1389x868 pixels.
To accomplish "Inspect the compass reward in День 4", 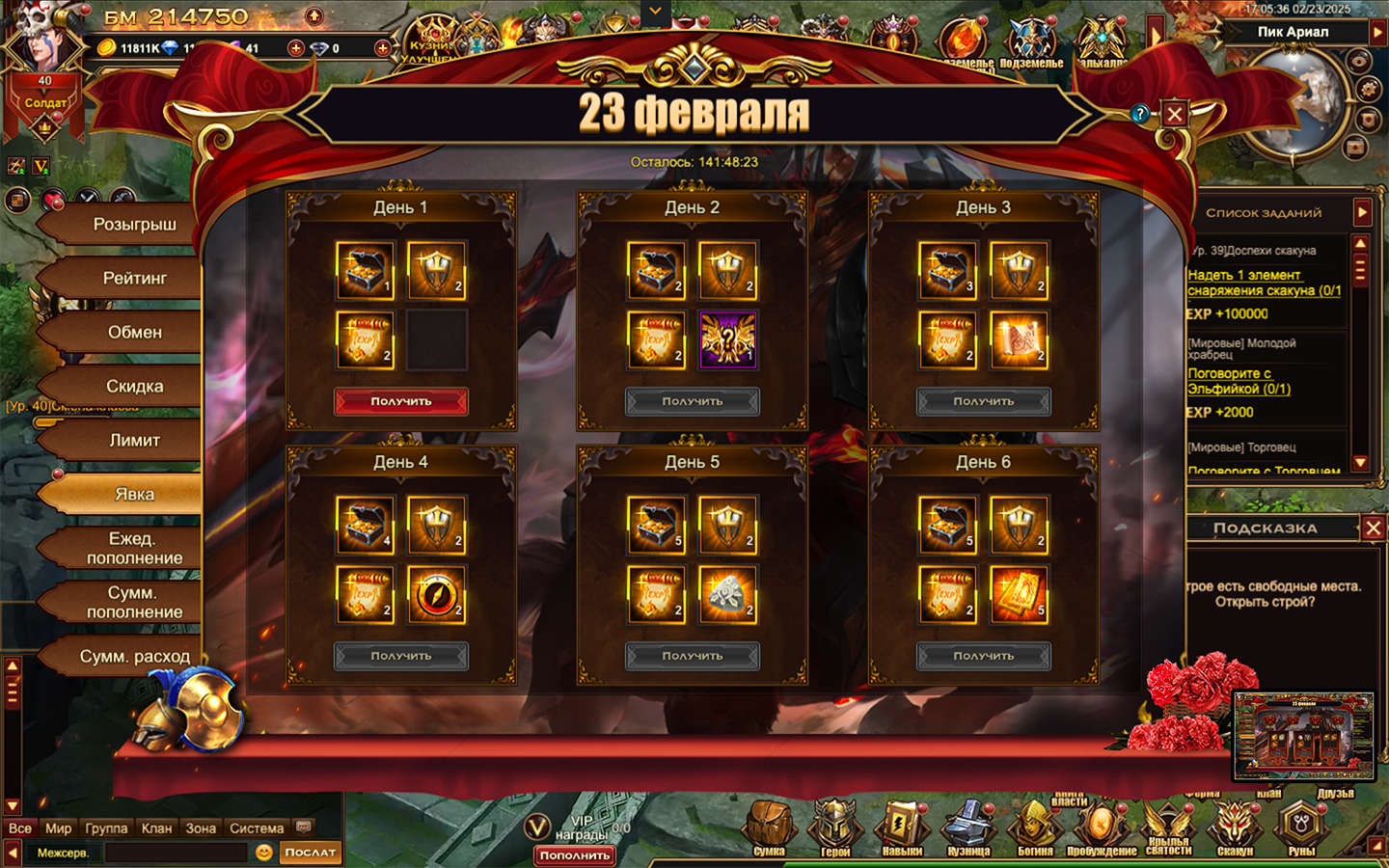I will [x=436, y=595].
